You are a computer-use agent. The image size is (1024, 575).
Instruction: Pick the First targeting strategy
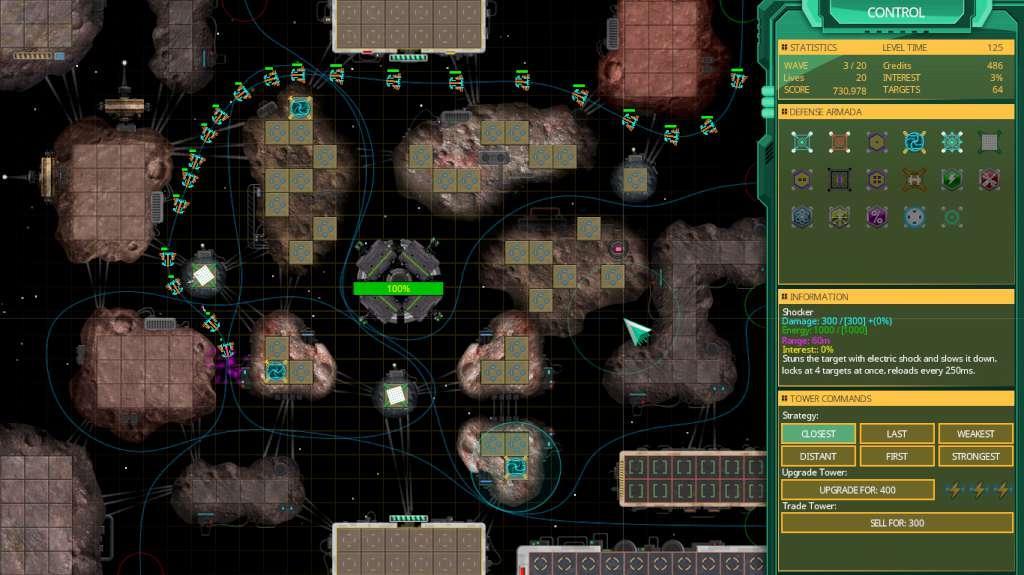(897, 457)
